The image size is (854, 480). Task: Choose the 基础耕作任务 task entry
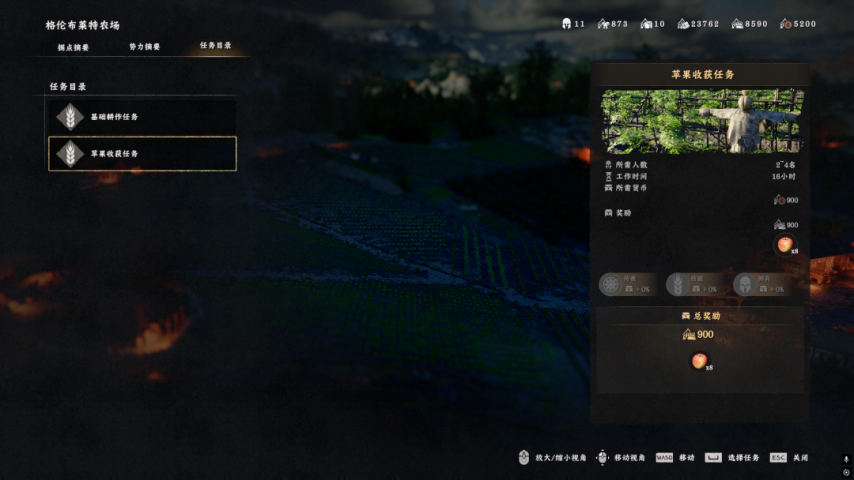[x=142, y=117]
